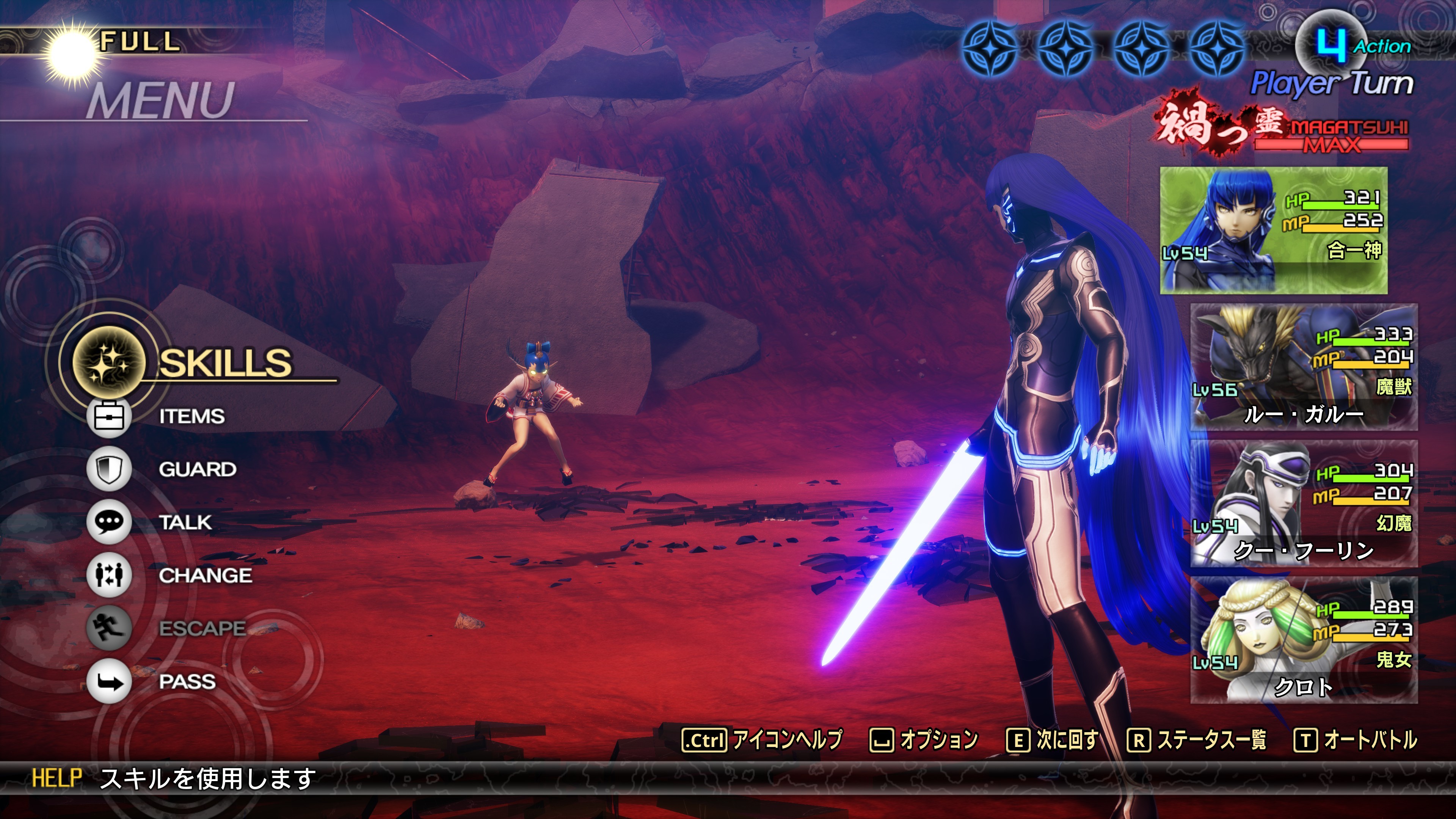Click 次に回す to pass to next
The width and height of the screenshot is (1456, 819).
[1053, 740]
